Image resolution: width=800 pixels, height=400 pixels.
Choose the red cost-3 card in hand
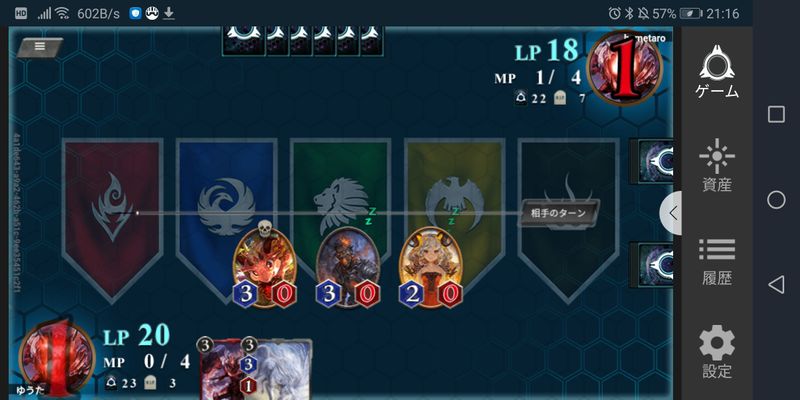225,370
